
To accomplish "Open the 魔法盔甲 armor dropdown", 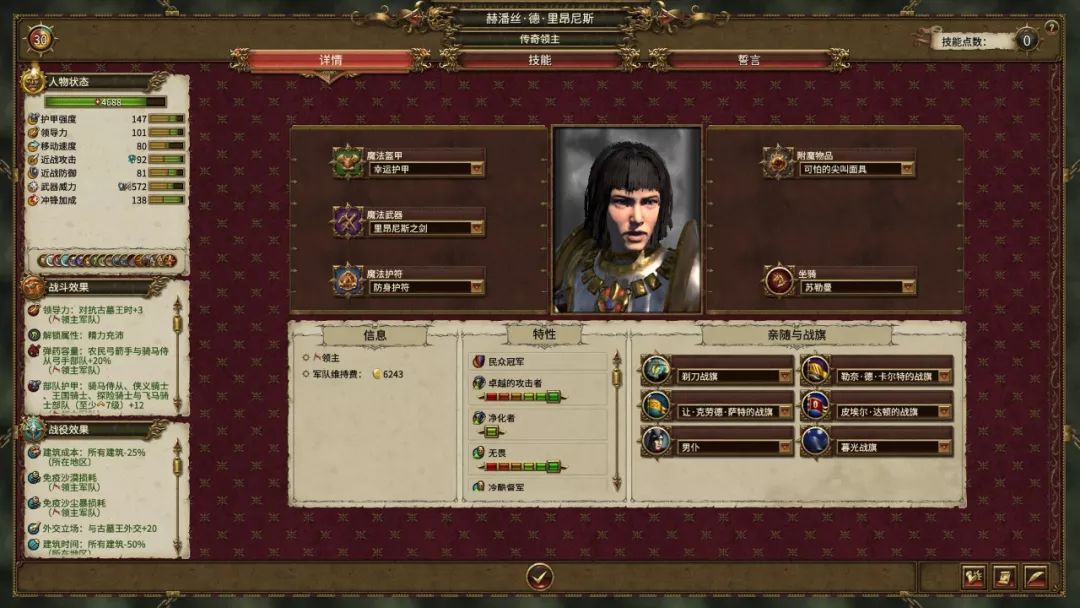I will [477, 170].
